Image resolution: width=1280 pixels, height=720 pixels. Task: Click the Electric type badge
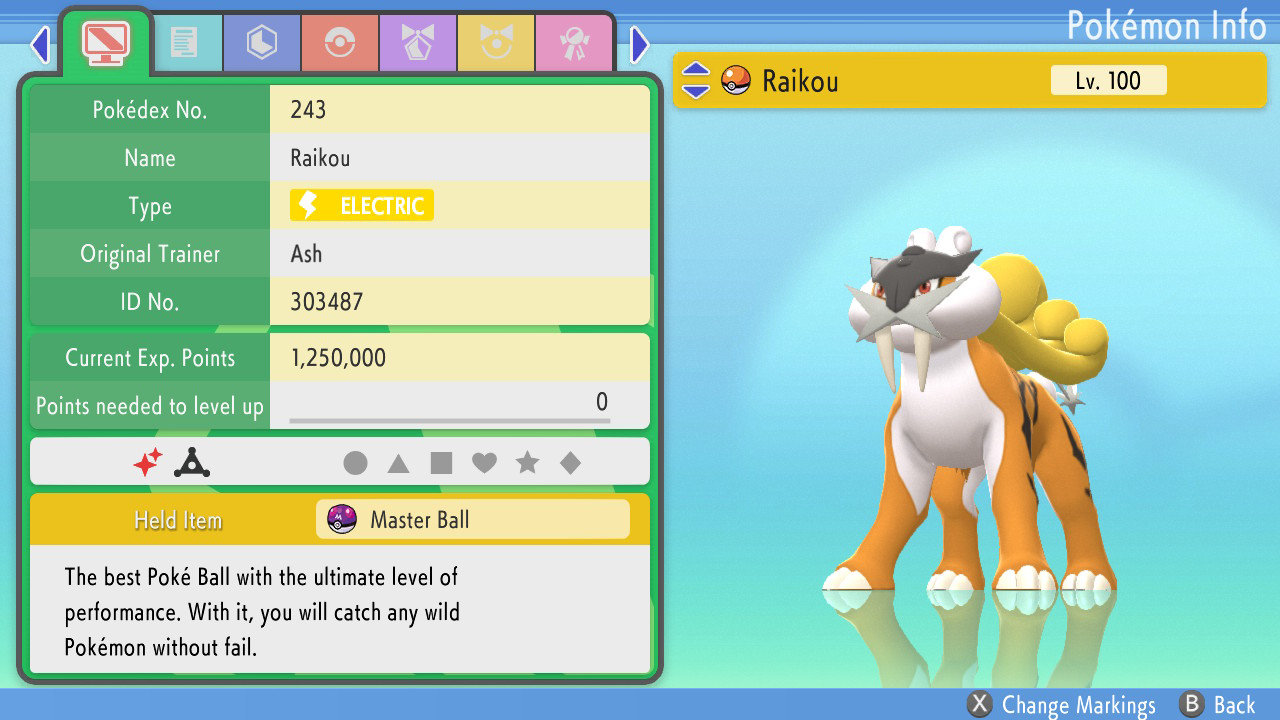point(360,205)
